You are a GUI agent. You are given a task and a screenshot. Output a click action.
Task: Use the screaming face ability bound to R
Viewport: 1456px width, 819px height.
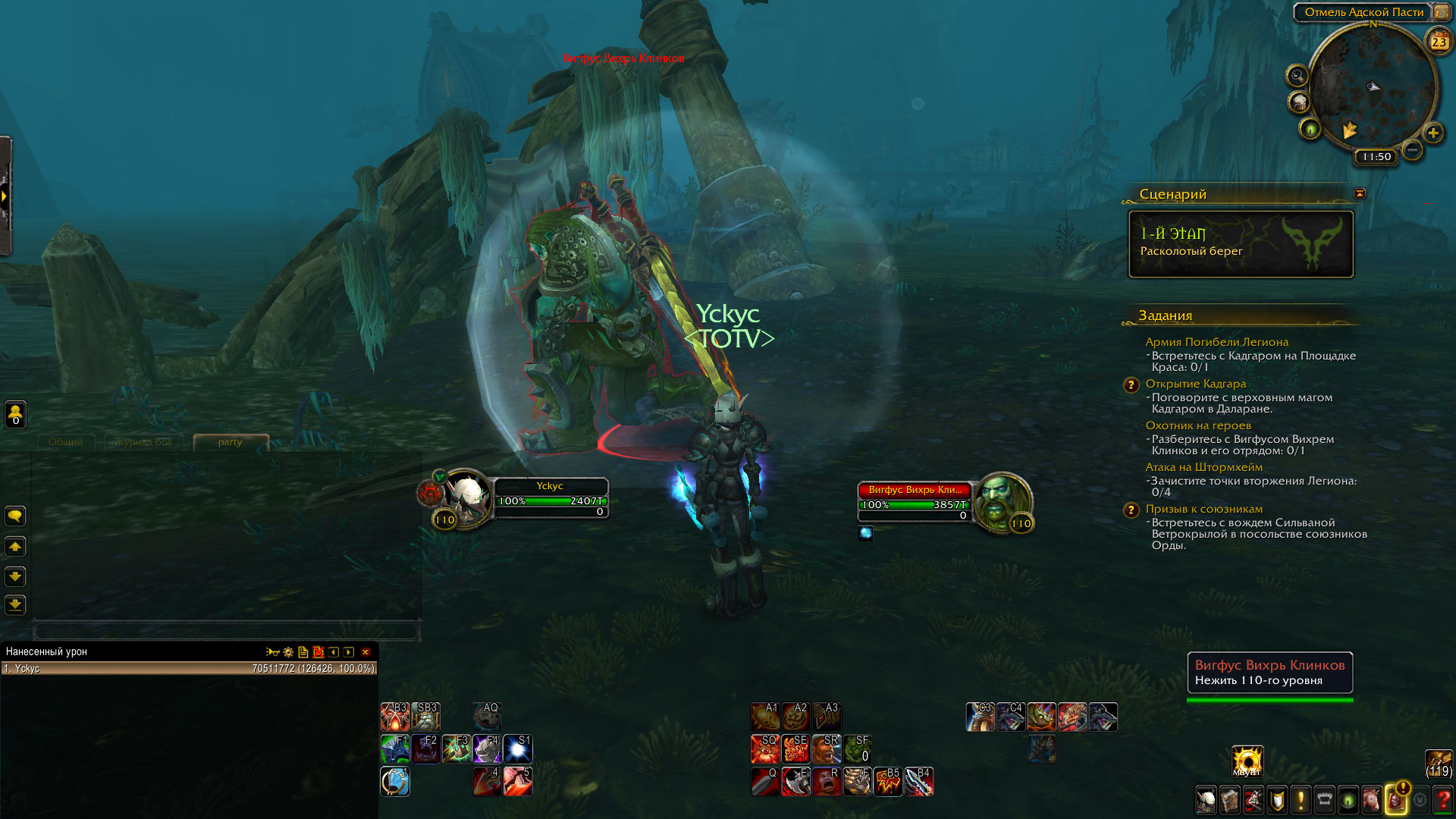click(827, 782)
